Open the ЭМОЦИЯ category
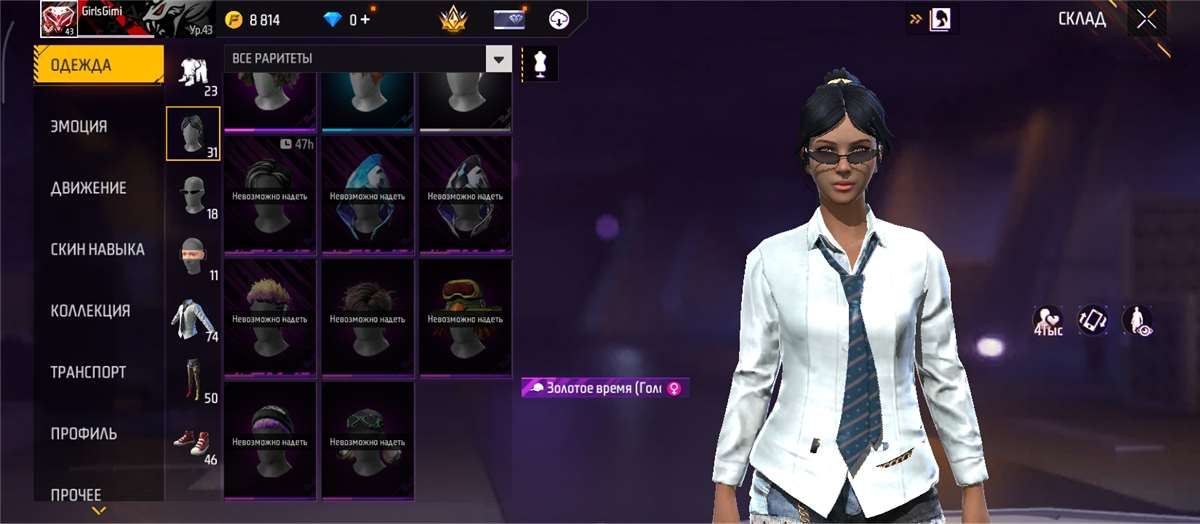Viewport: 1200px width, 524px height. 79,127
